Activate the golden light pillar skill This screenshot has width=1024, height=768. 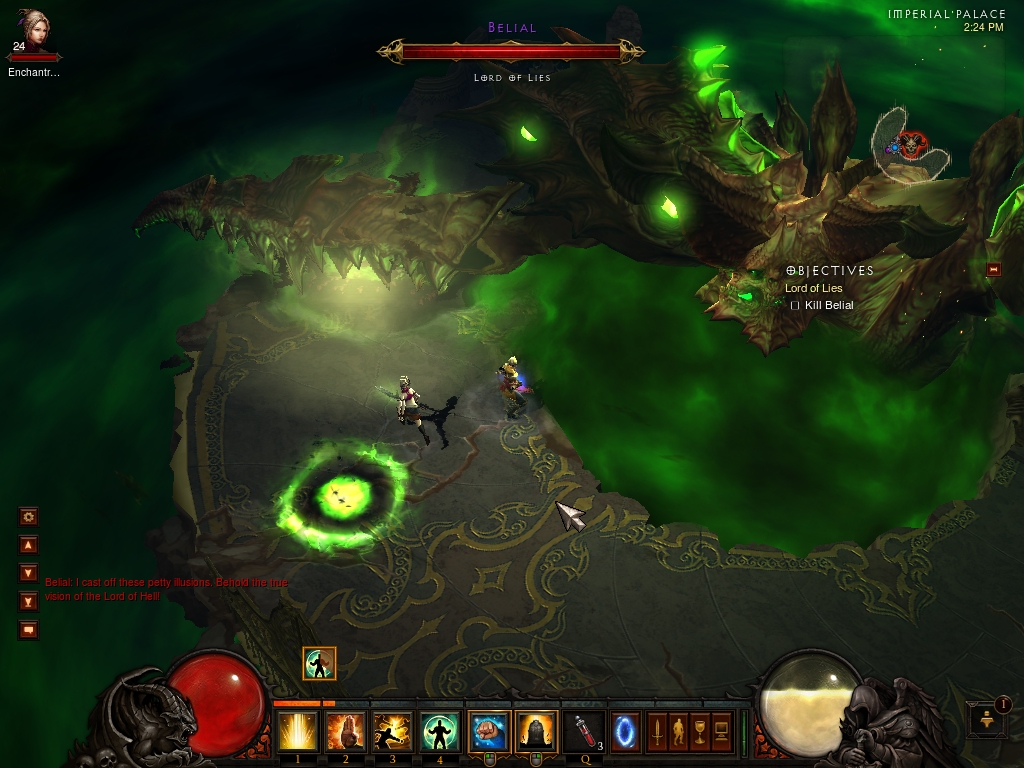tap(297, 731)
